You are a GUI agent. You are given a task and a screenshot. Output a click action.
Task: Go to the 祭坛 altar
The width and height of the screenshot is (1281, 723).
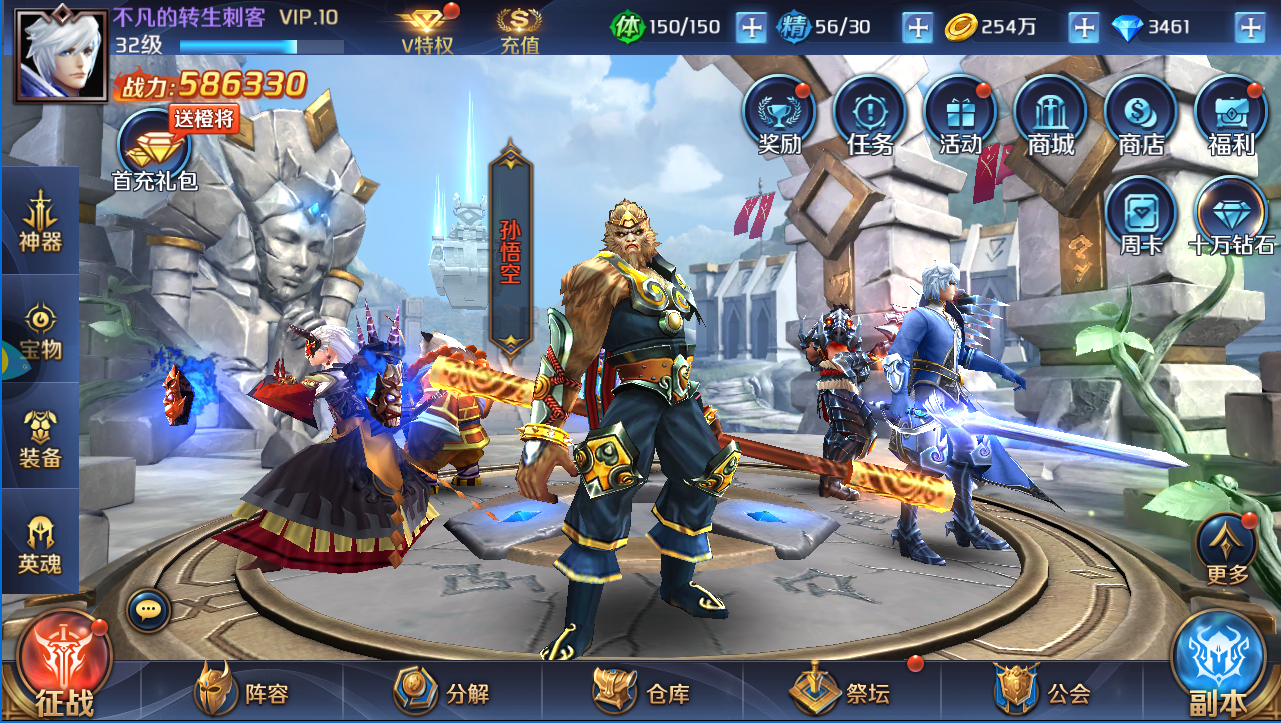[x=841, y=691]
